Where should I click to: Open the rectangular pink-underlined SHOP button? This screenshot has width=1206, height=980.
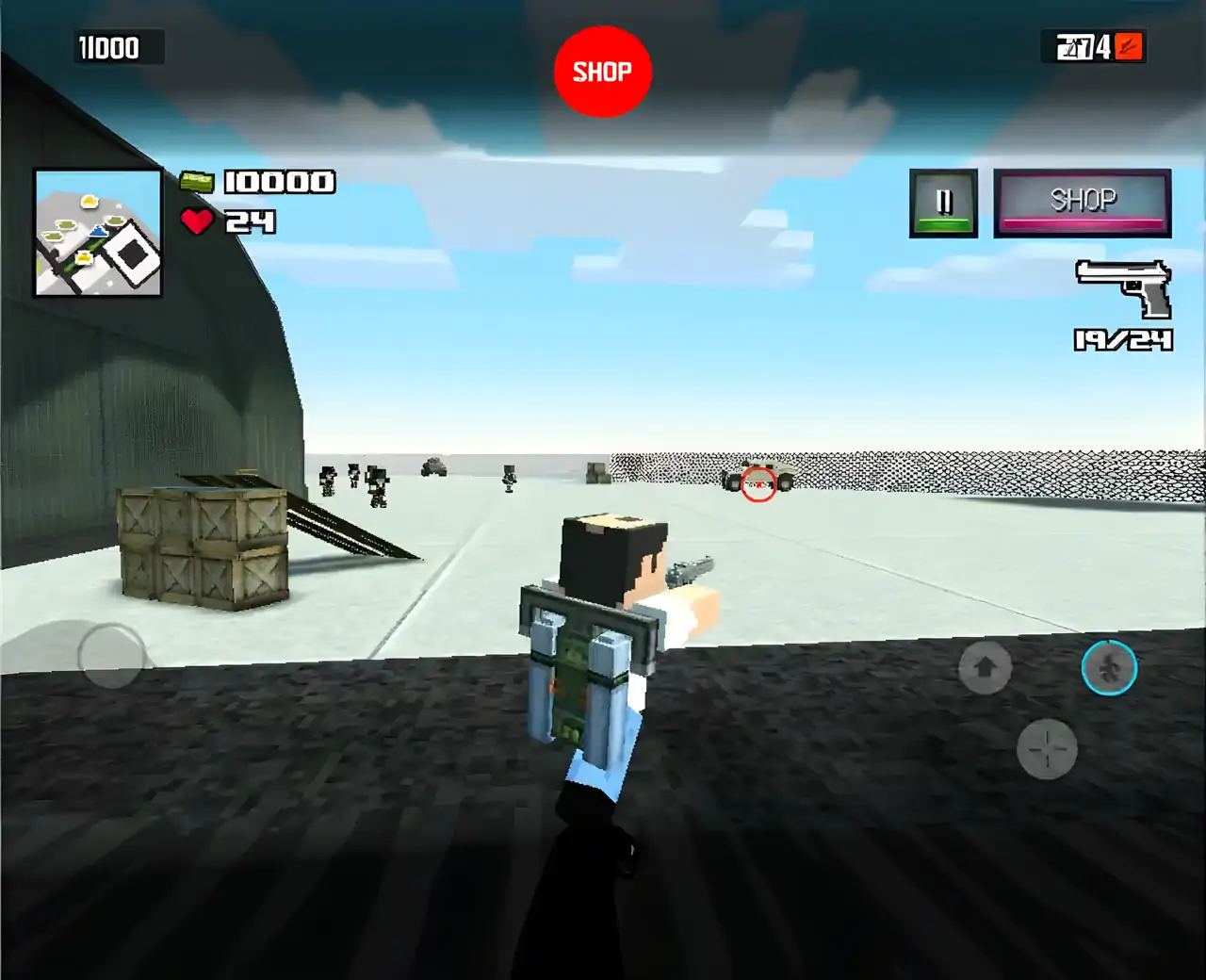pos(1083,203)
